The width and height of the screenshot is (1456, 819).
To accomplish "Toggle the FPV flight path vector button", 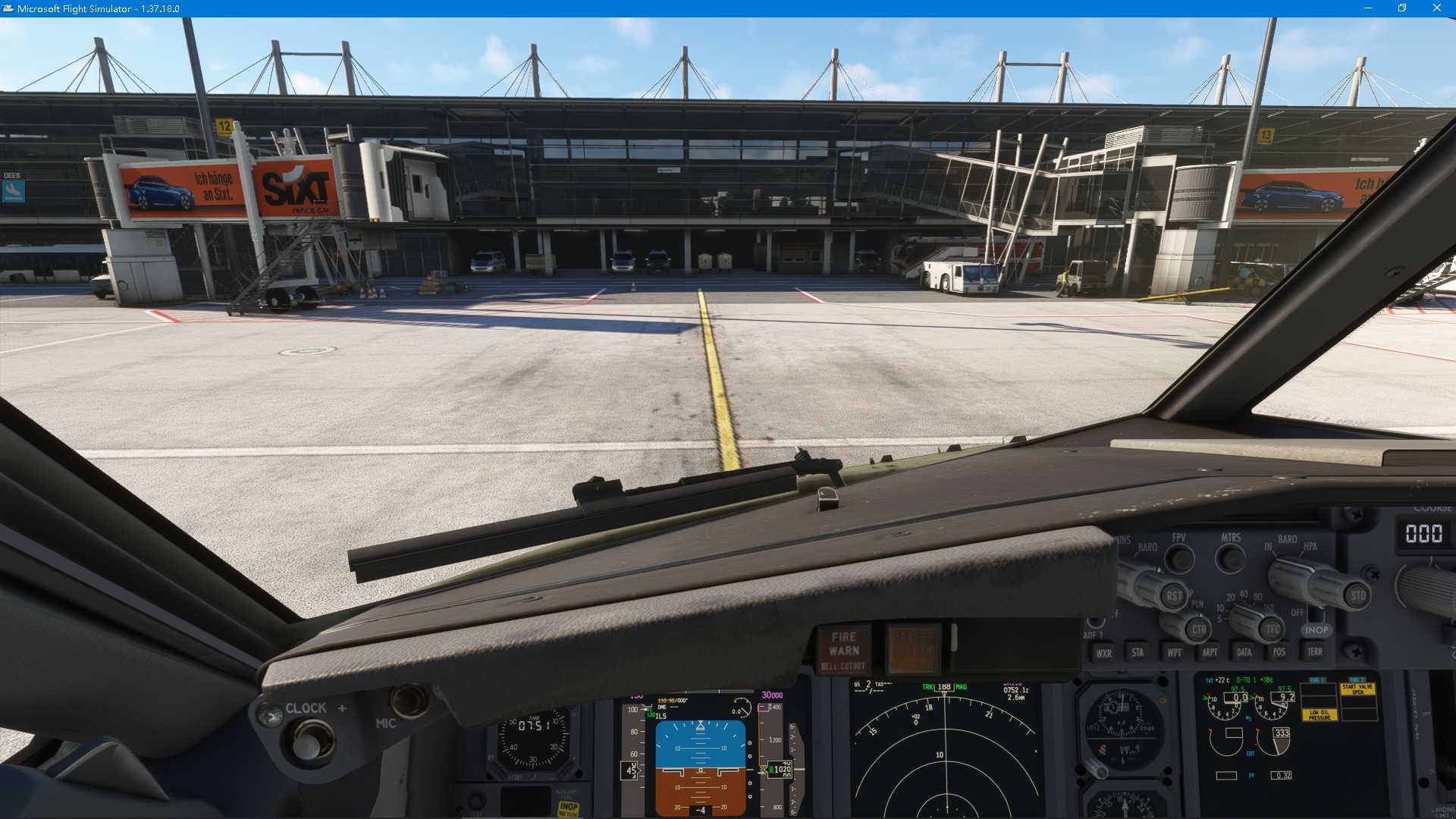I will coord(1179,560).
